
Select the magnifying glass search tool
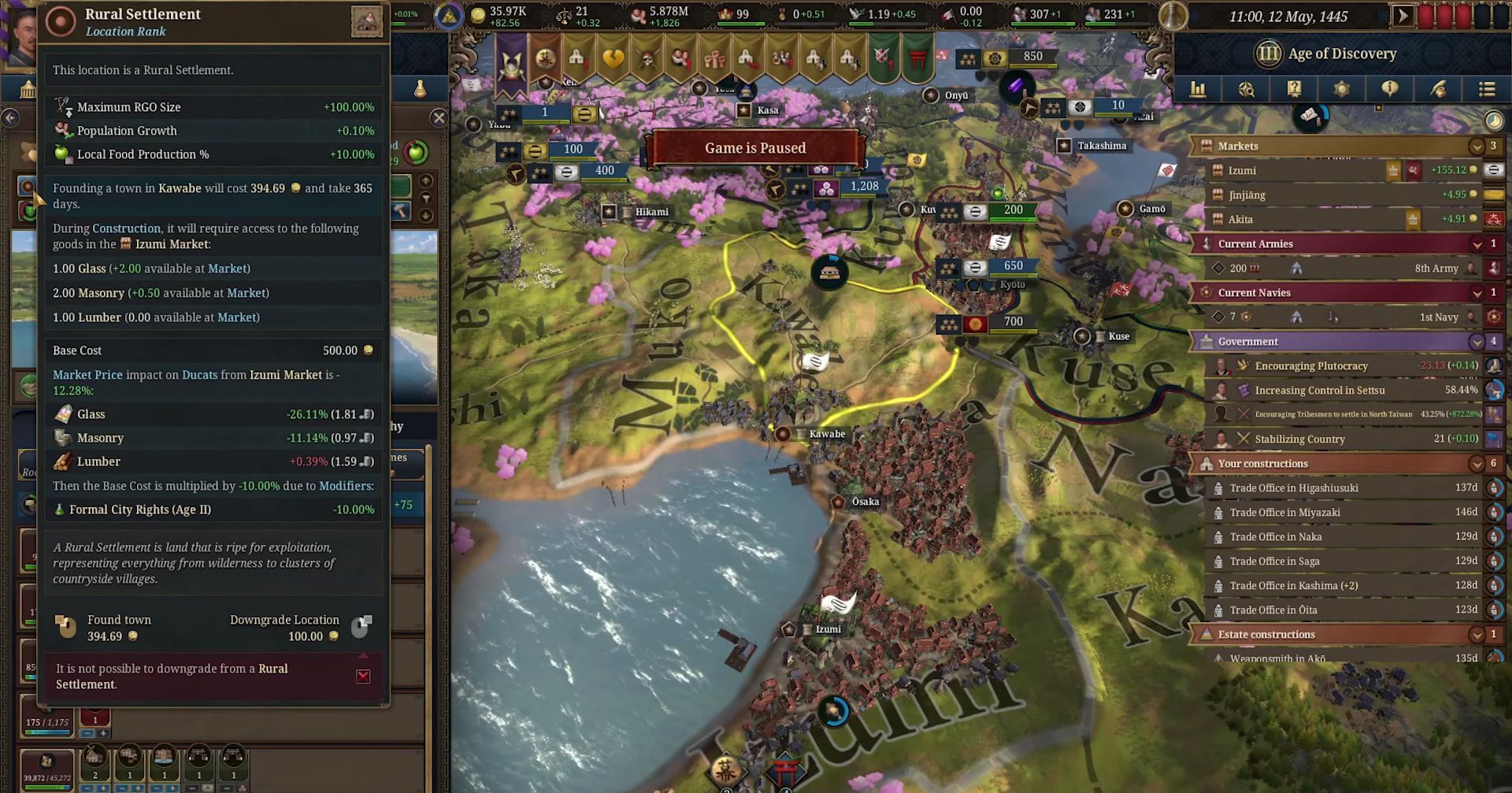[1247, 89]
